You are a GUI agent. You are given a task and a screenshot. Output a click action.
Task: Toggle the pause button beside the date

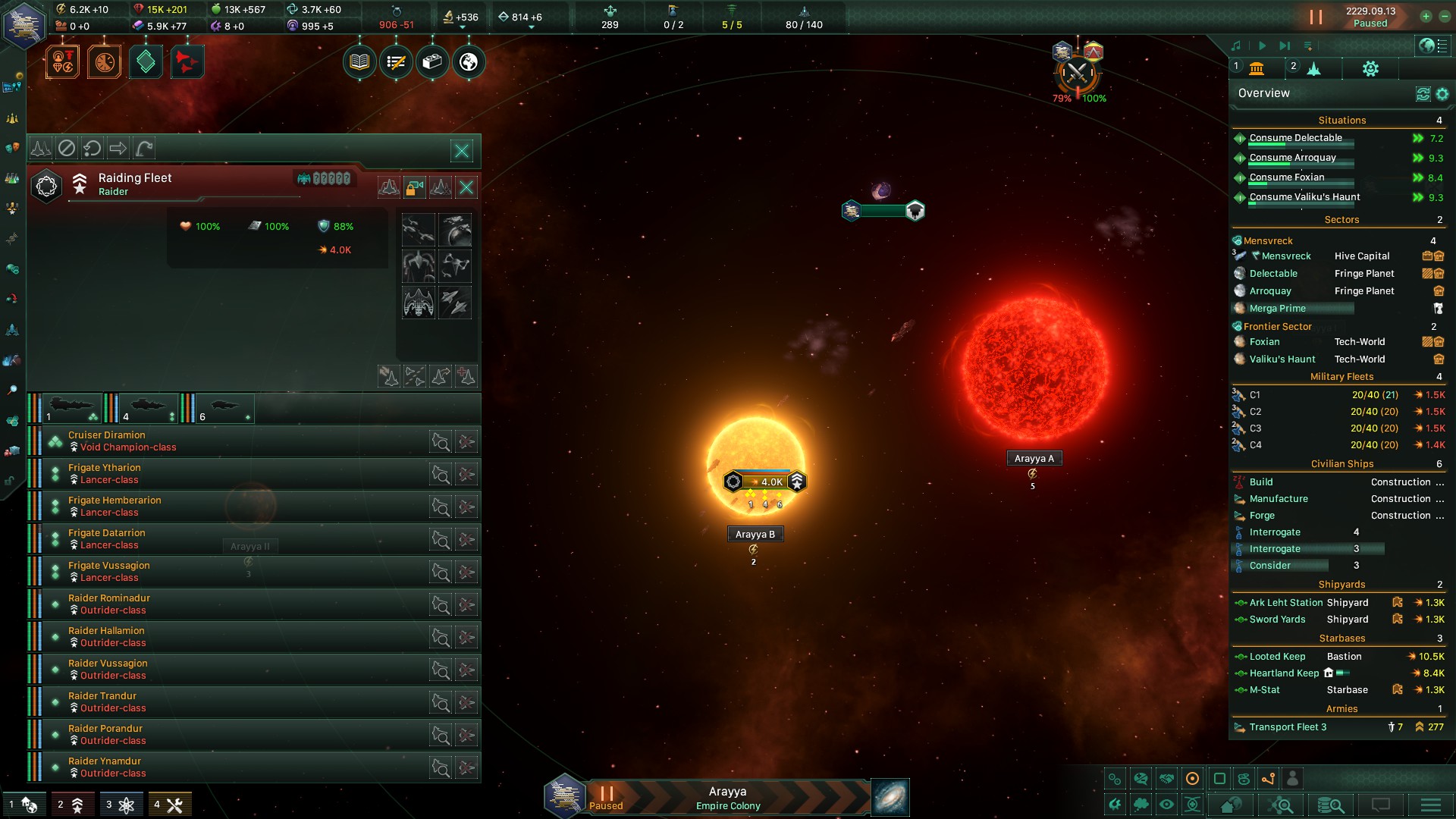tap(1316, 17)
